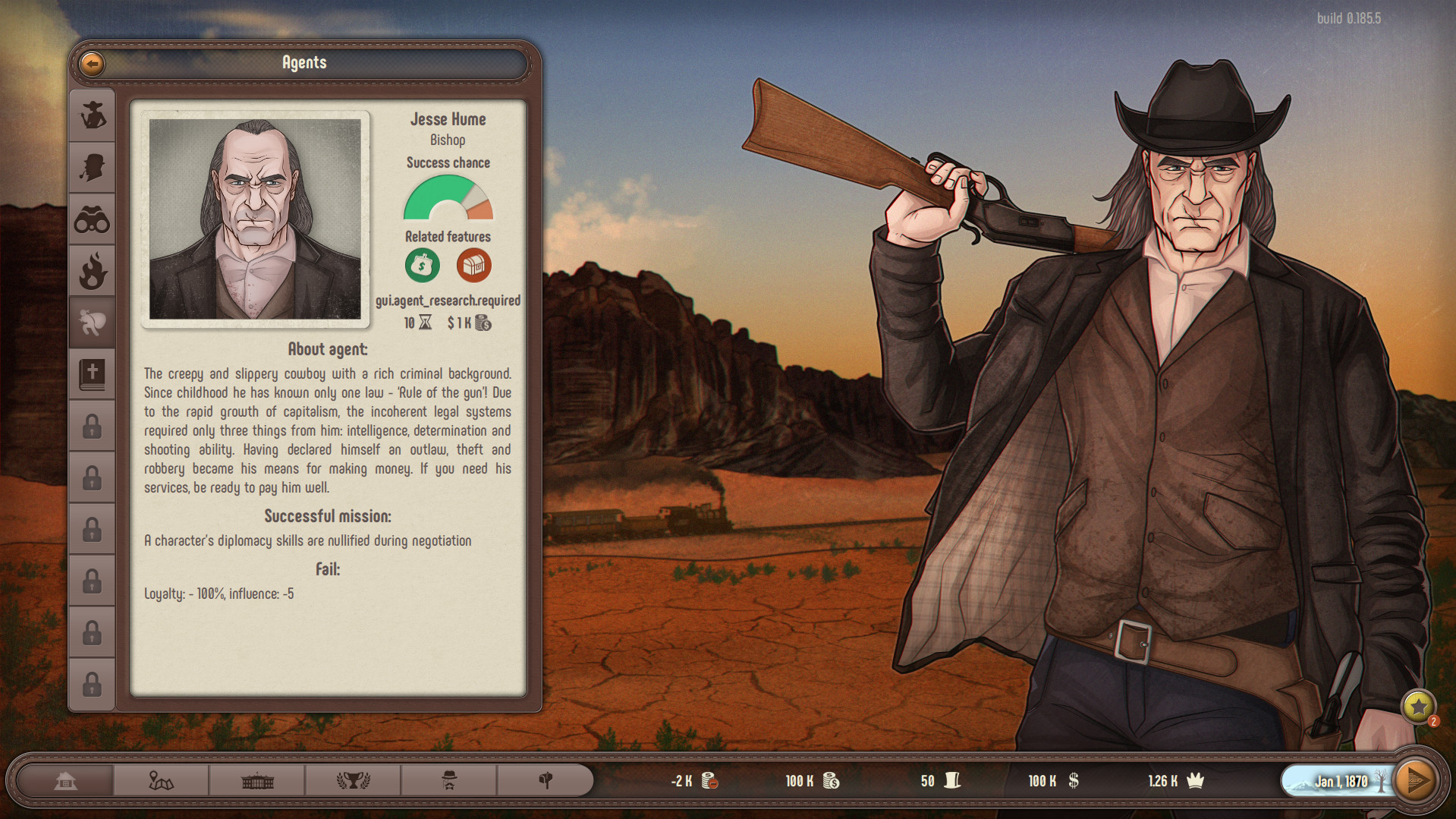Open the binoculars scout agent in the sidebar
The height and width of the screenshot is (819, 1456).
[x=92, y=218]
